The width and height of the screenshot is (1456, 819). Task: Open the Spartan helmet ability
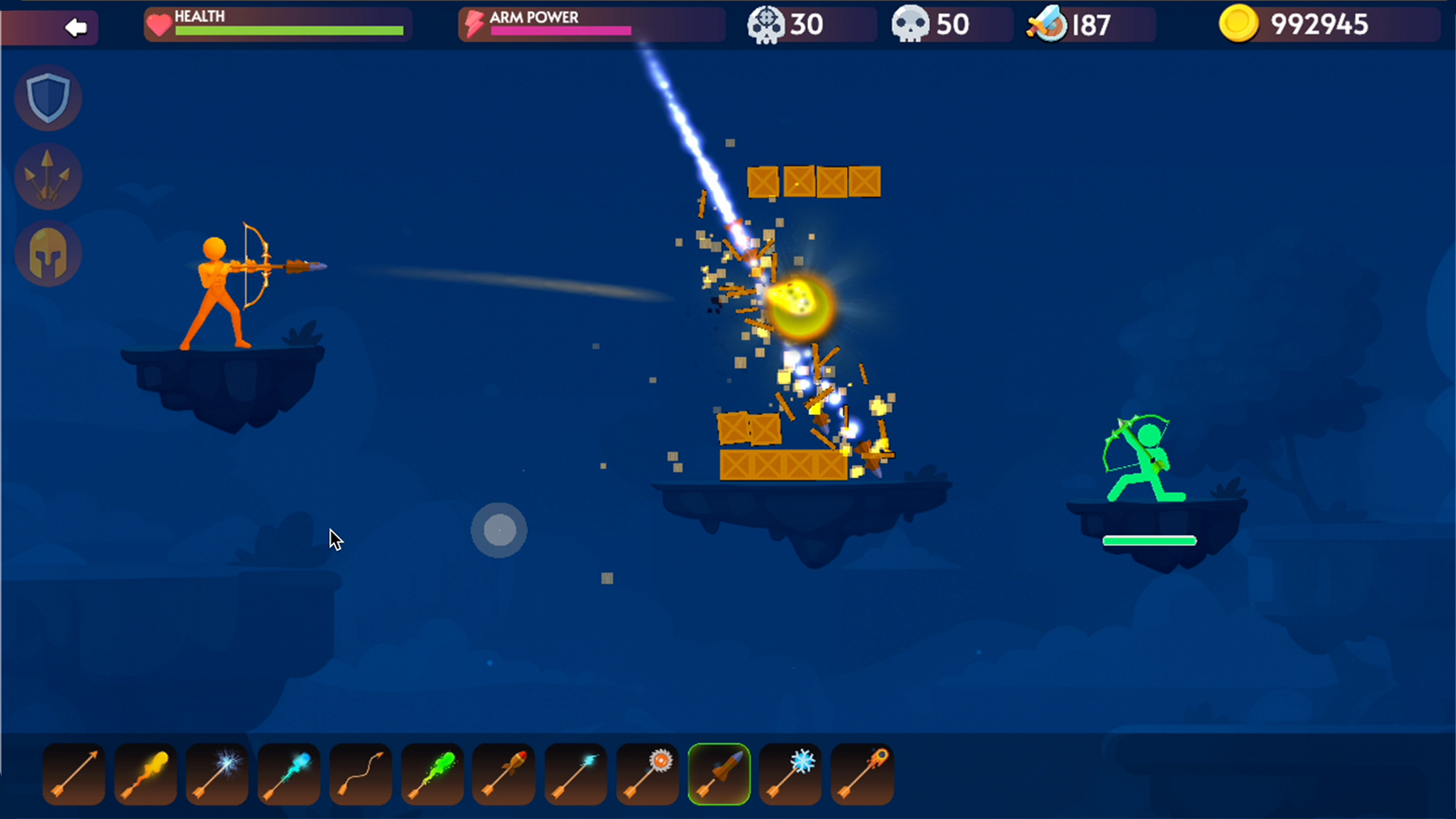pos(48,254)
